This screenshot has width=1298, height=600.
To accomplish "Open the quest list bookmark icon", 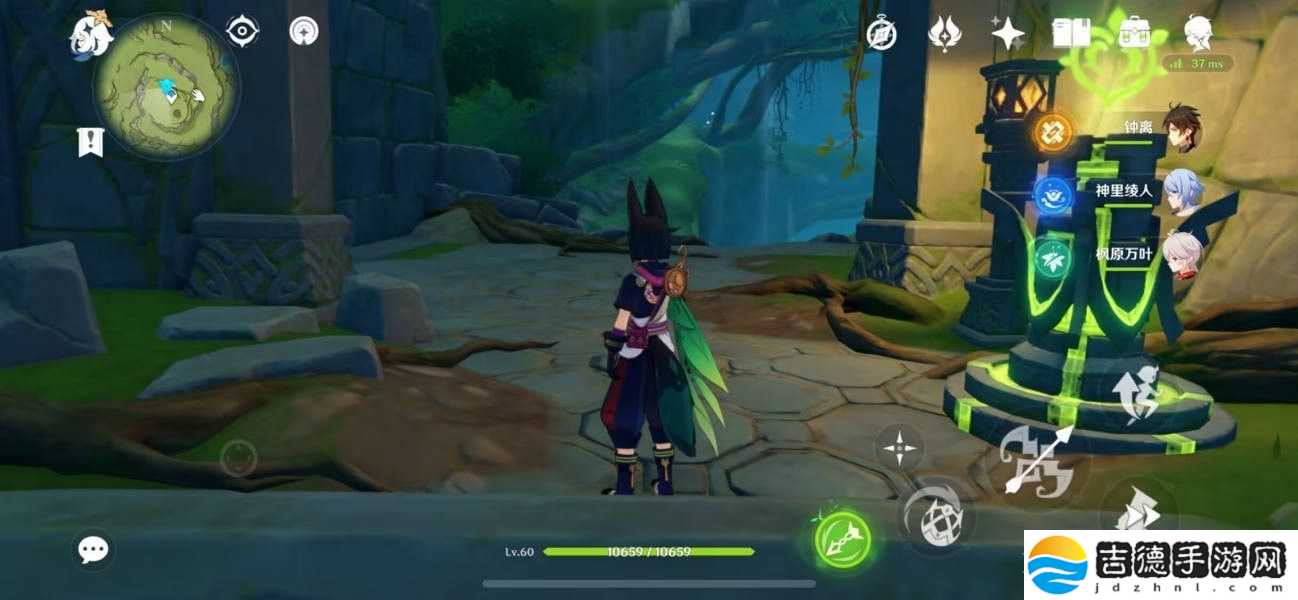I will coord(91,142).
